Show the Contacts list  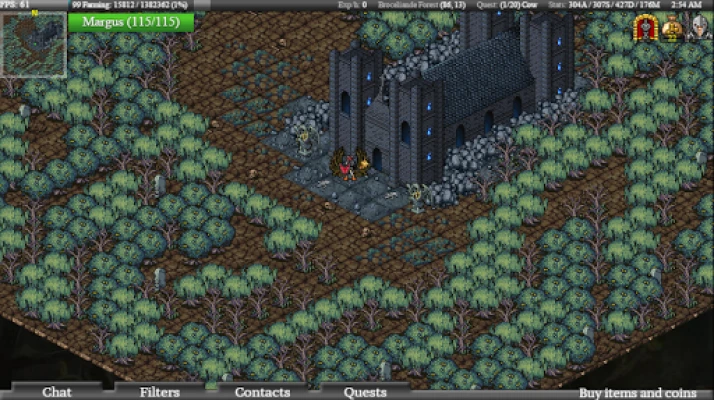point(262,392)
